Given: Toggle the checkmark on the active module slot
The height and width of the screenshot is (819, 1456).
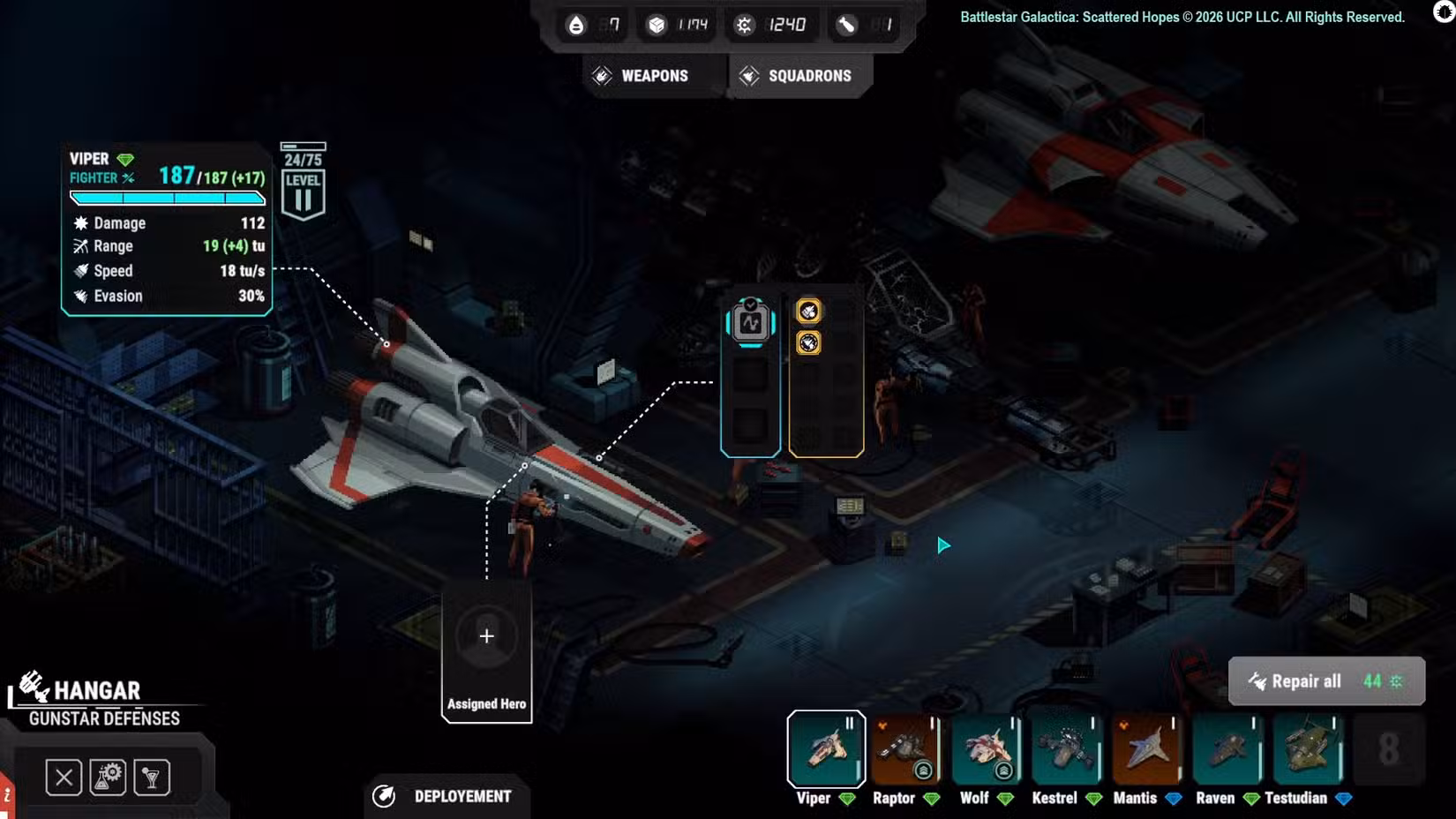Looking at the screenshot, I should 749,303.
